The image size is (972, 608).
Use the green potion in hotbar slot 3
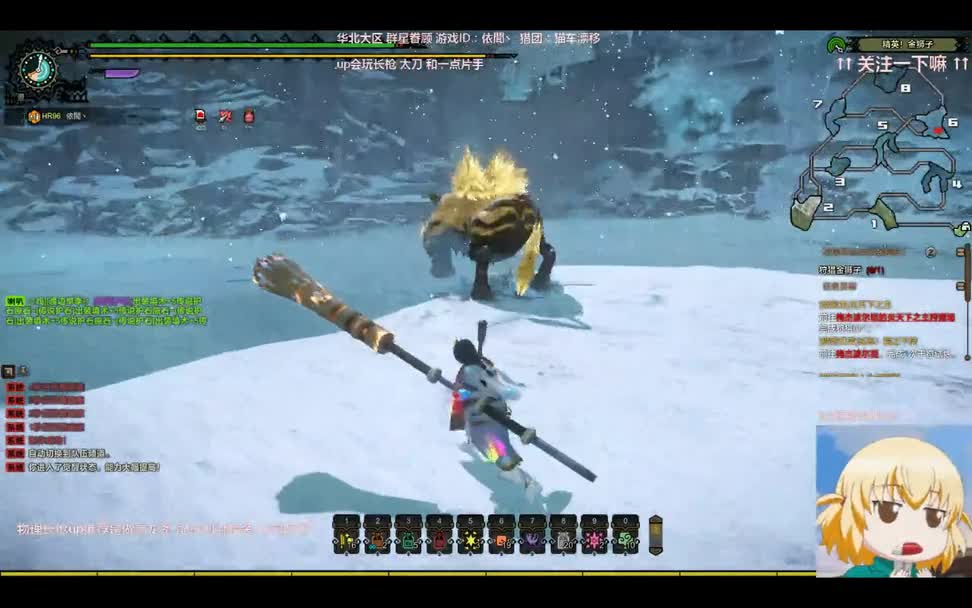pyautogui.click(x=408, y=536)
